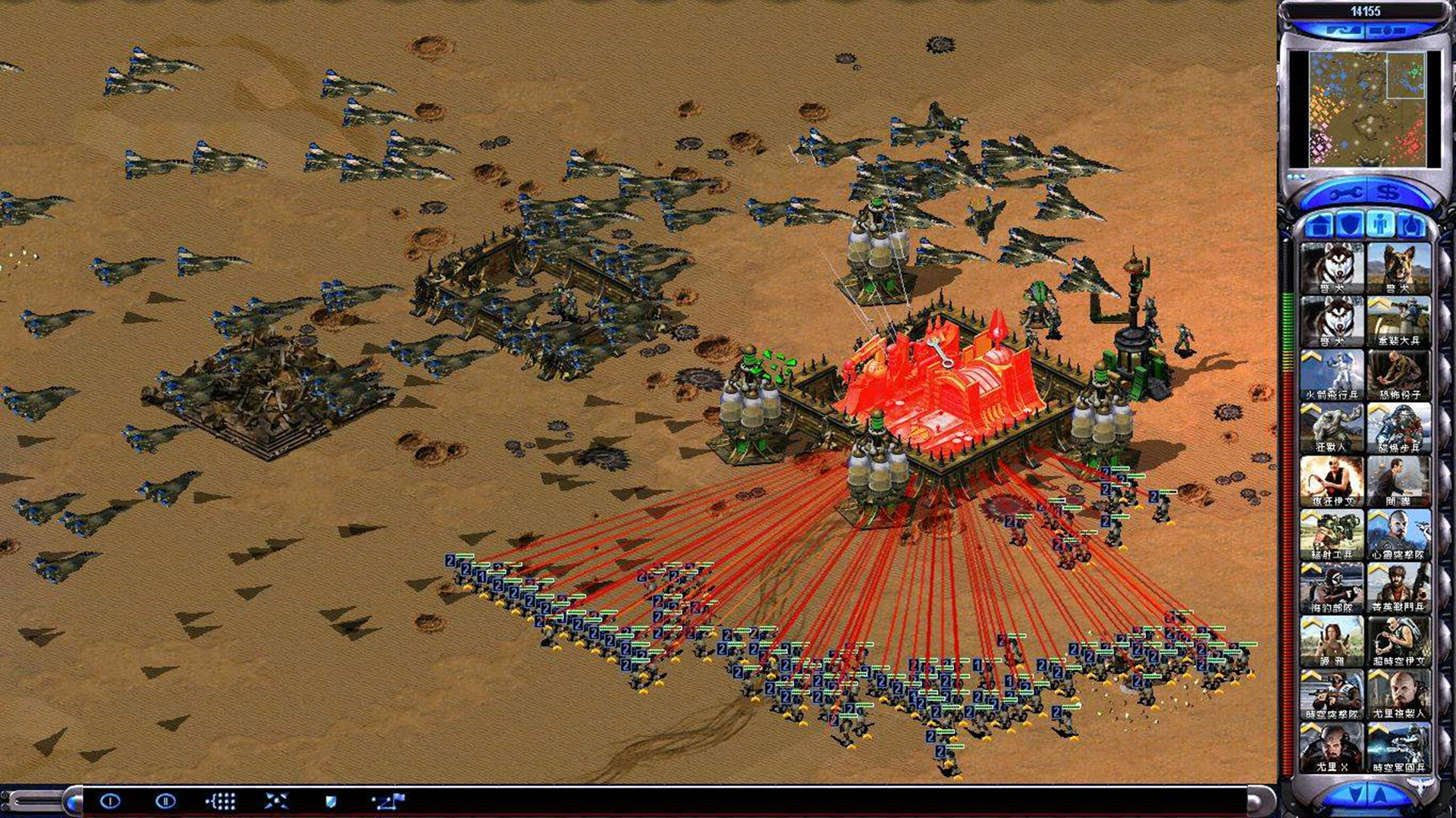
Task: Activate the dollar-sign sell button
Action: pos(1389,193)
